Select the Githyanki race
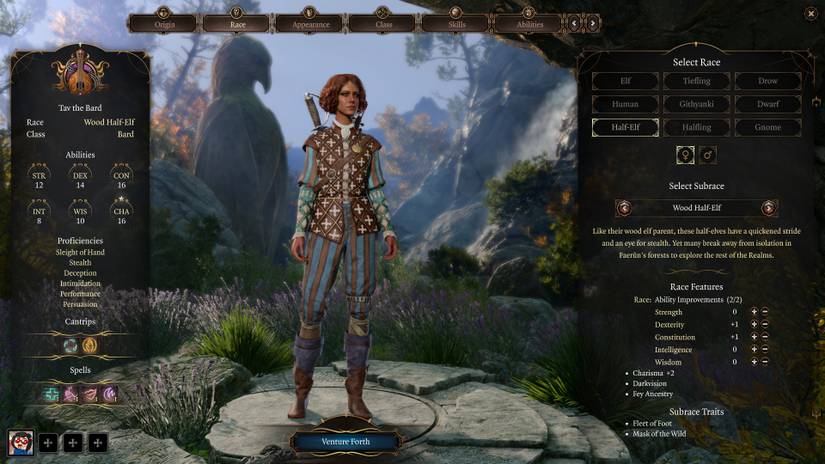Image resolution: width=825 pixels, height=464 pixels. [x=697, y=104]
